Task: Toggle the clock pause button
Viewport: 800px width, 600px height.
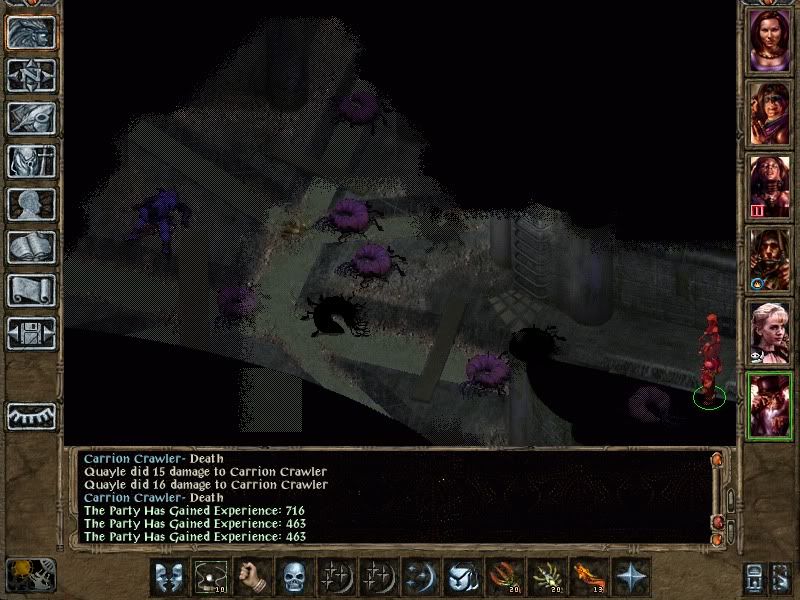Action: (x=29, y=575)
